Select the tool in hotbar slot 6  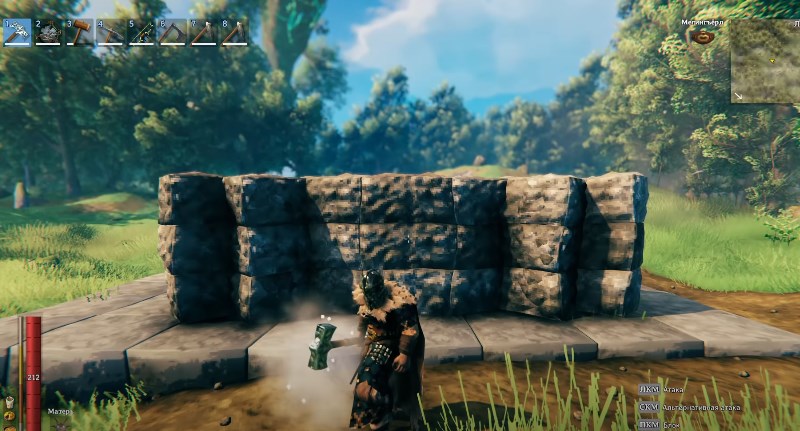[172, 32]
